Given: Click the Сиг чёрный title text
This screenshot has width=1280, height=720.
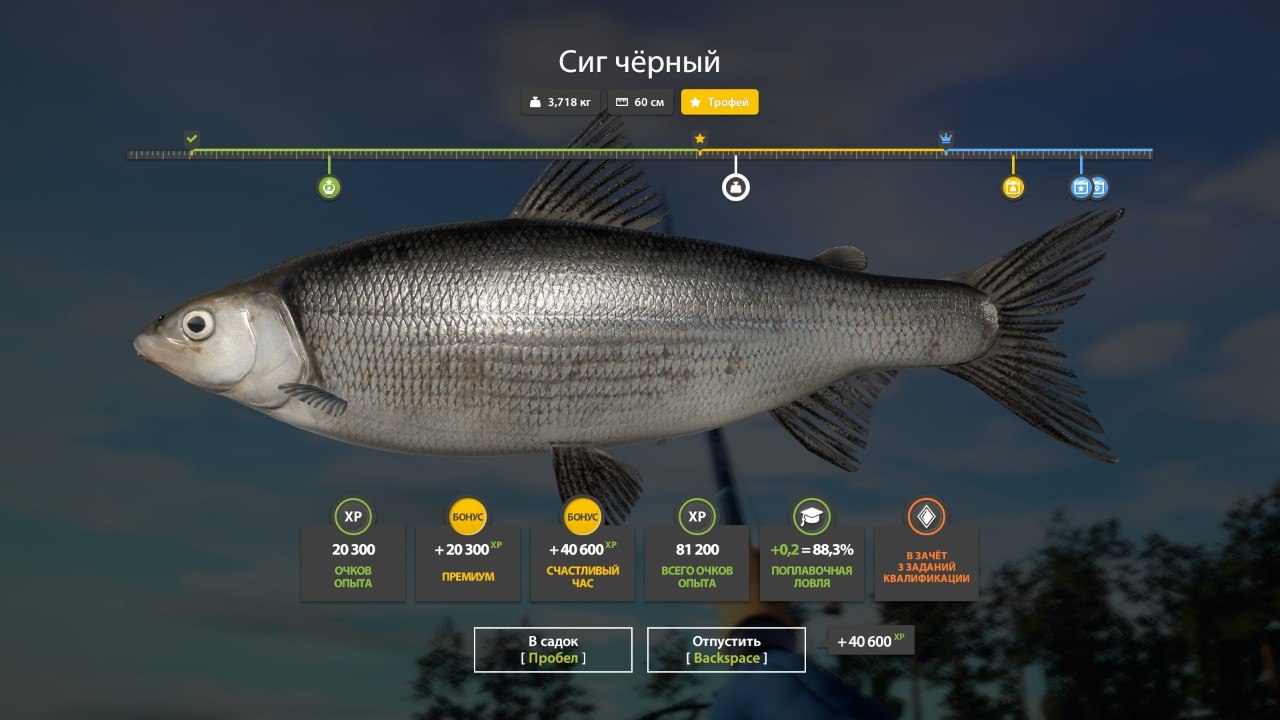Looking at the screenshot, I should click(x=639, y=61).
